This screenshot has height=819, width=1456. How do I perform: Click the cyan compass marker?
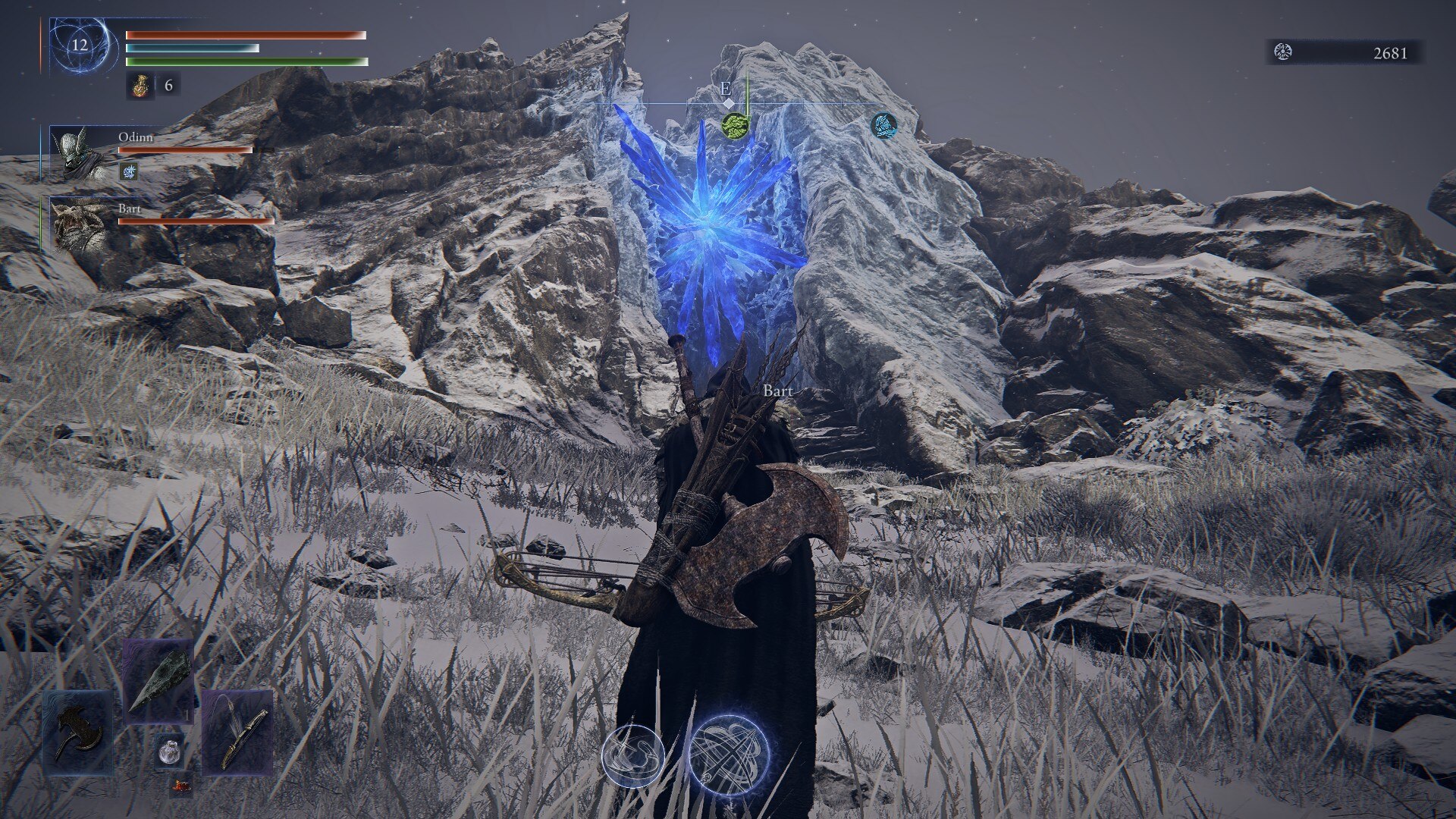click(883, 124)
